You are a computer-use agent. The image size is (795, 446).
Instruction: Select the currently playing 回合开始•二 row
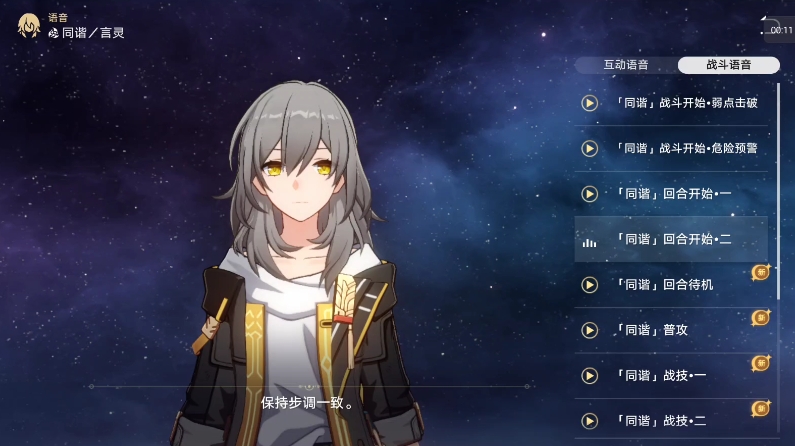670,240
